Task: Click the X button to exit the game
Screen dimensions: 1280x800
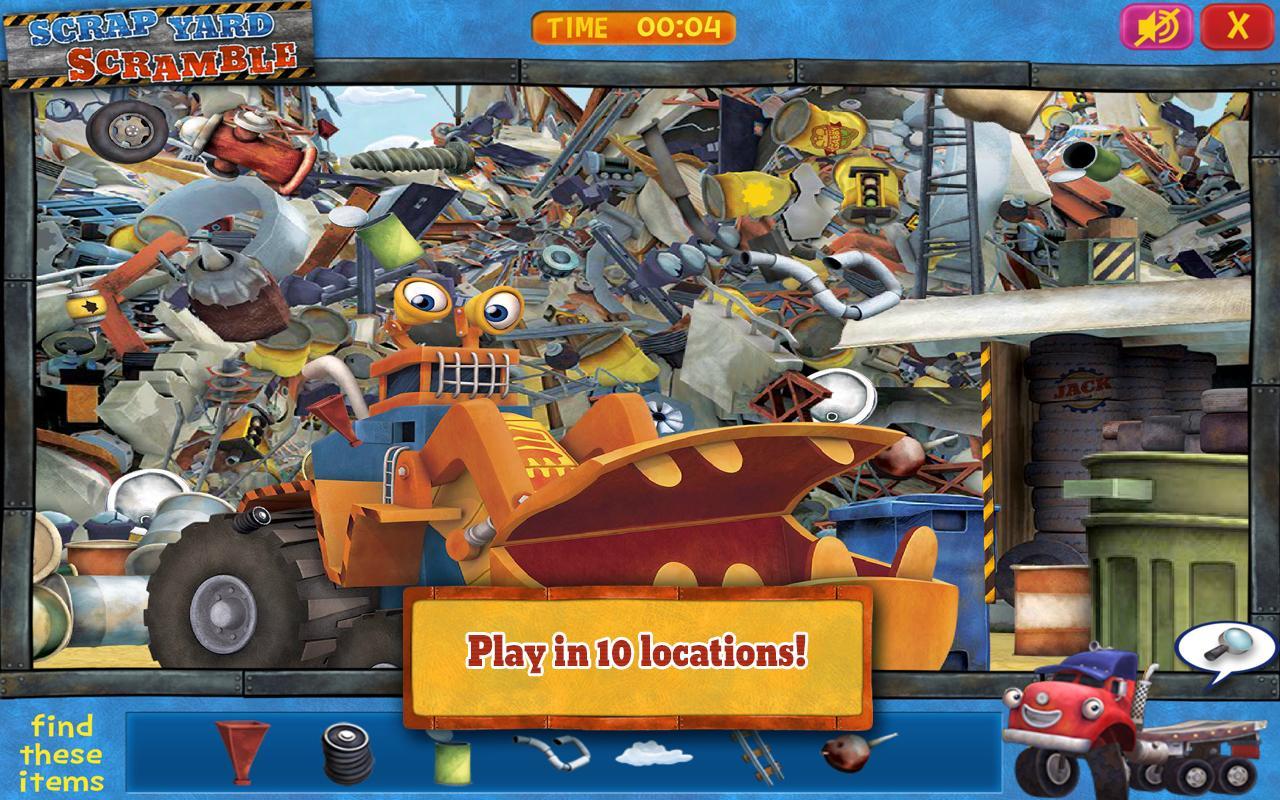Action: (1240, 27)
